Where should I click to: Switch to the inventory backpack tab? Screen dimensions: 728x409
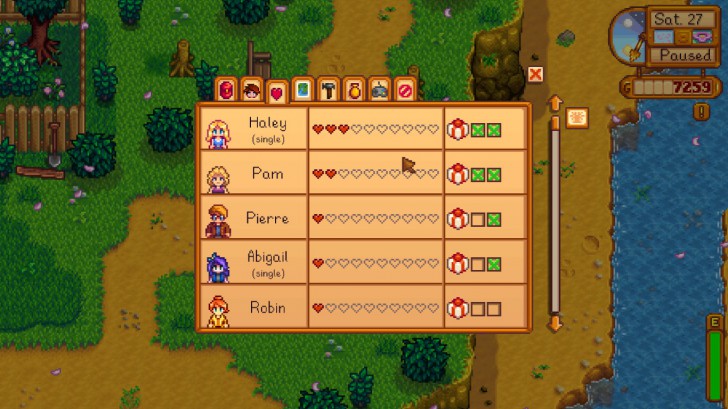point(226,91)
